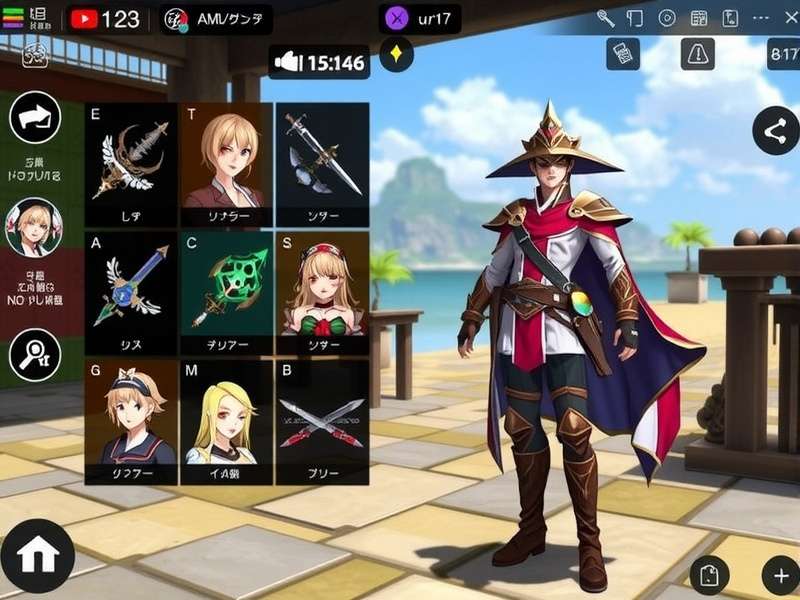
Task: Click the share icon button
Action: (x=776, y=131)
